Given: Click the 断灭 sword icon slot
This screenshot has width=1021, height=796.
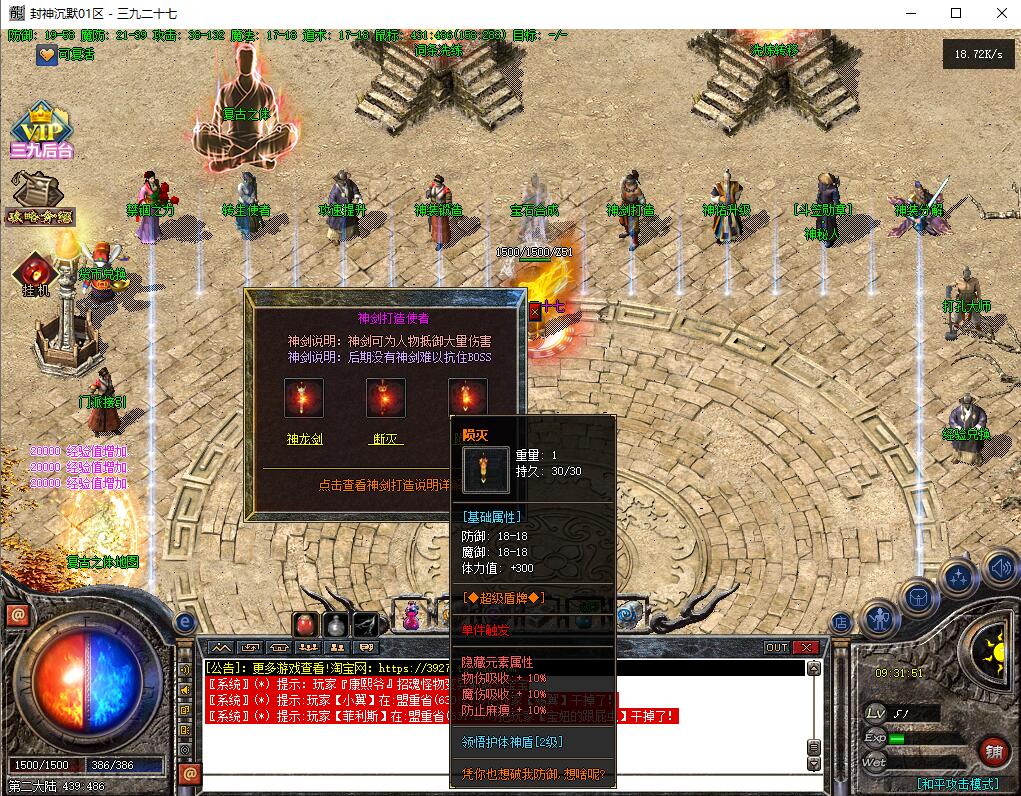Looking at the screenshot, I should pyautogui.click(x=385, y=398).
